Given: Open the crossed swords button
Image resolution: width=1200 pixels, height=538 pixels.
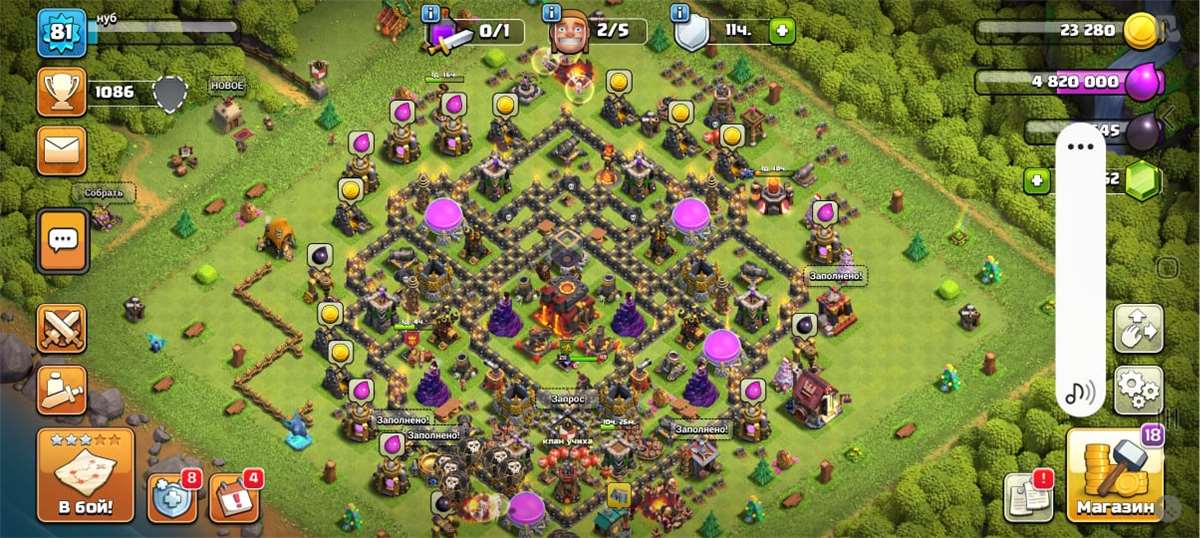Looking at the screenshot, I should (62, 328).
